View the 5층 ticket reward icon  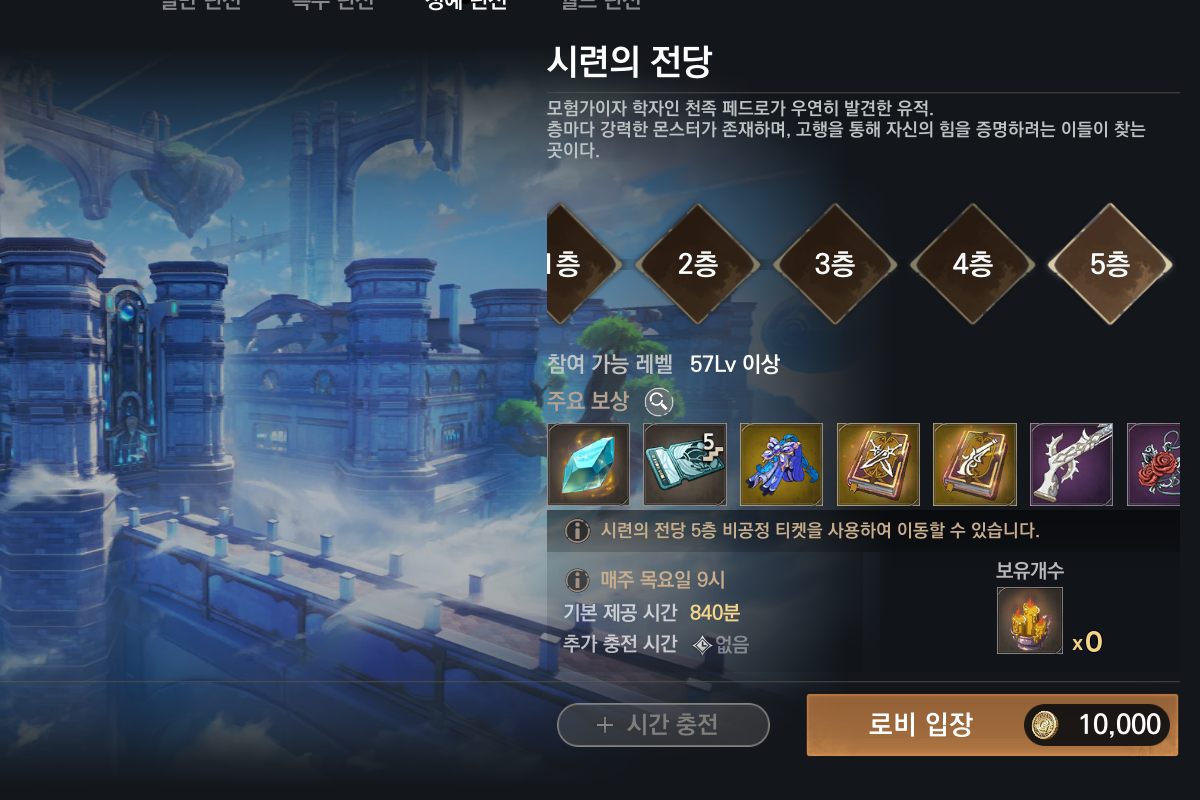click(x=685, y=464)
